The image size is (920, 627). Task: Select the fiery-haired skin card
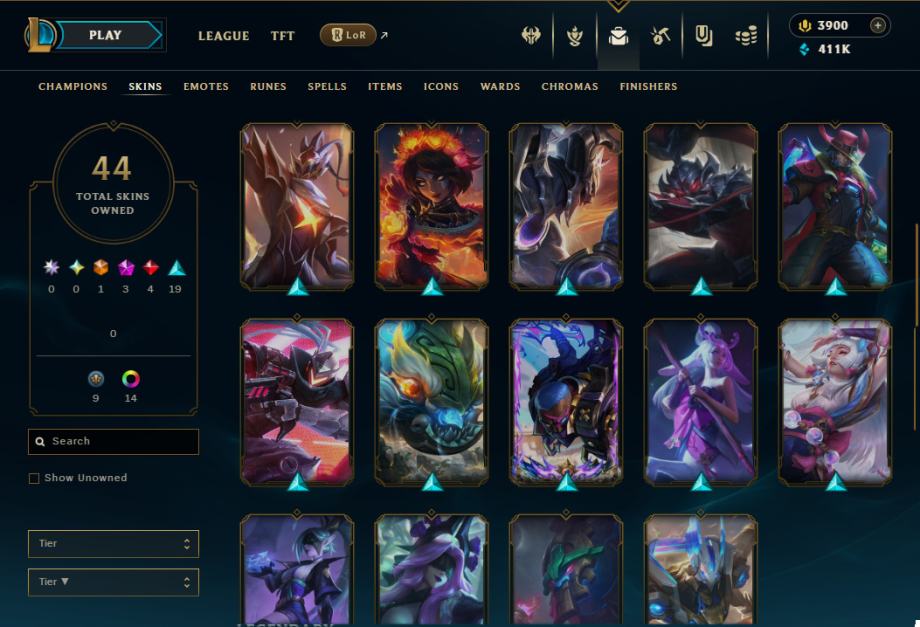click(431, 205)
